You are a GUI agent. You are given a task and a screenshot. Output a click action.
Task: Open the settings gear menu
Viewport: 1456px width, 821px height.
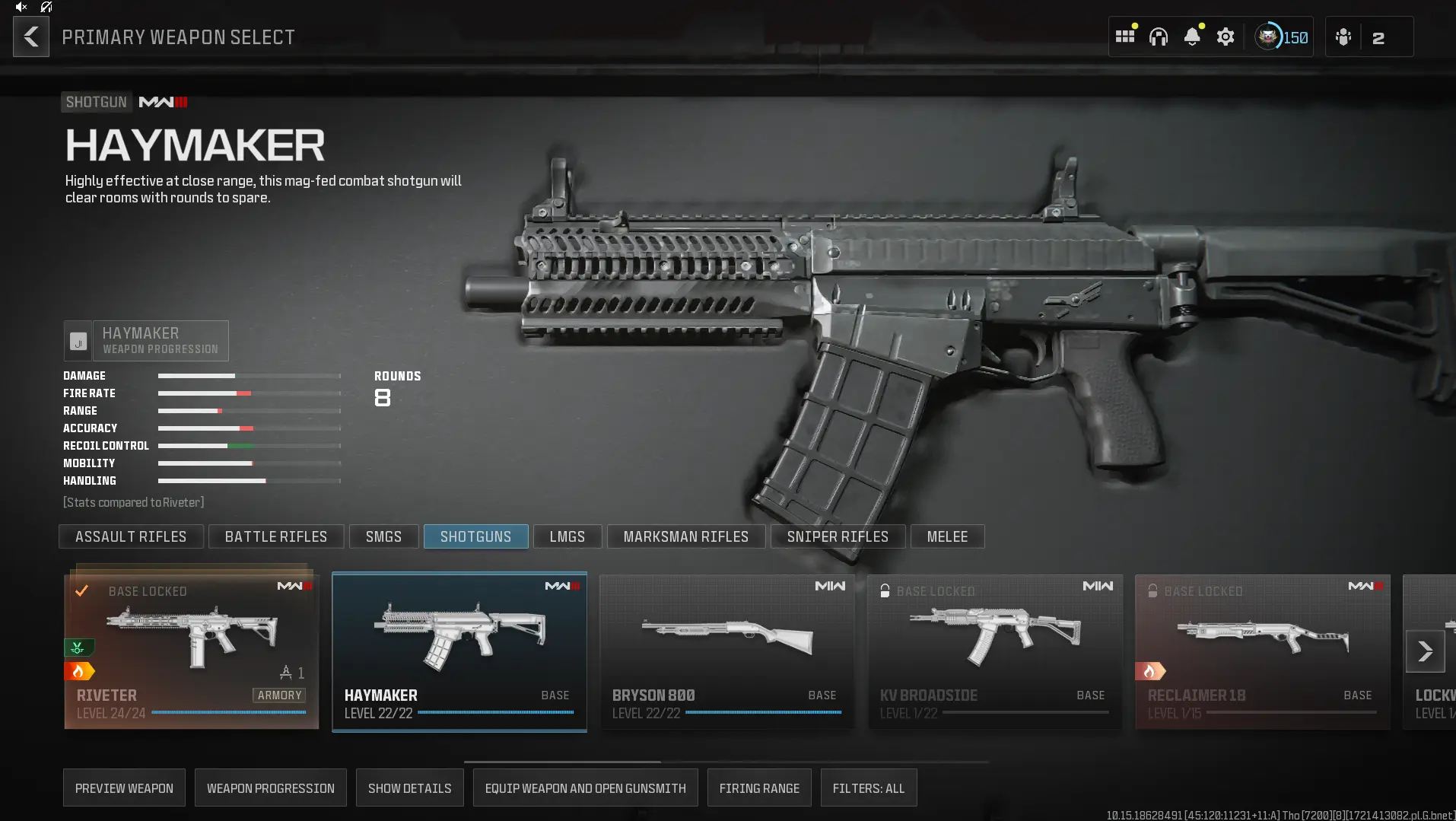point(1225,36)
